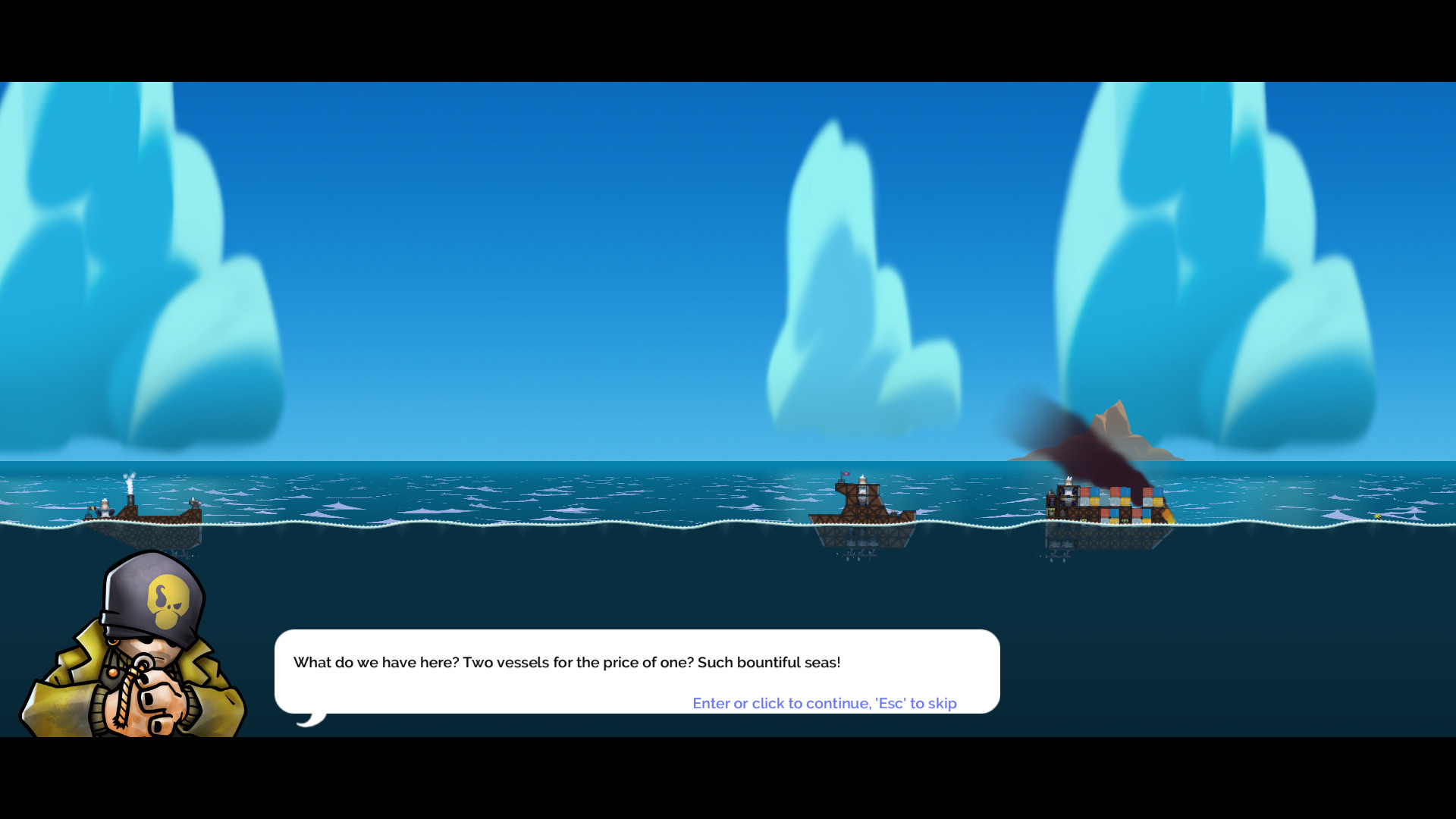Click the smoking chimney on the leftmost ship
Image resolution: width=1456 pixels, height=819 pixels.
click(x=130, y=498)
